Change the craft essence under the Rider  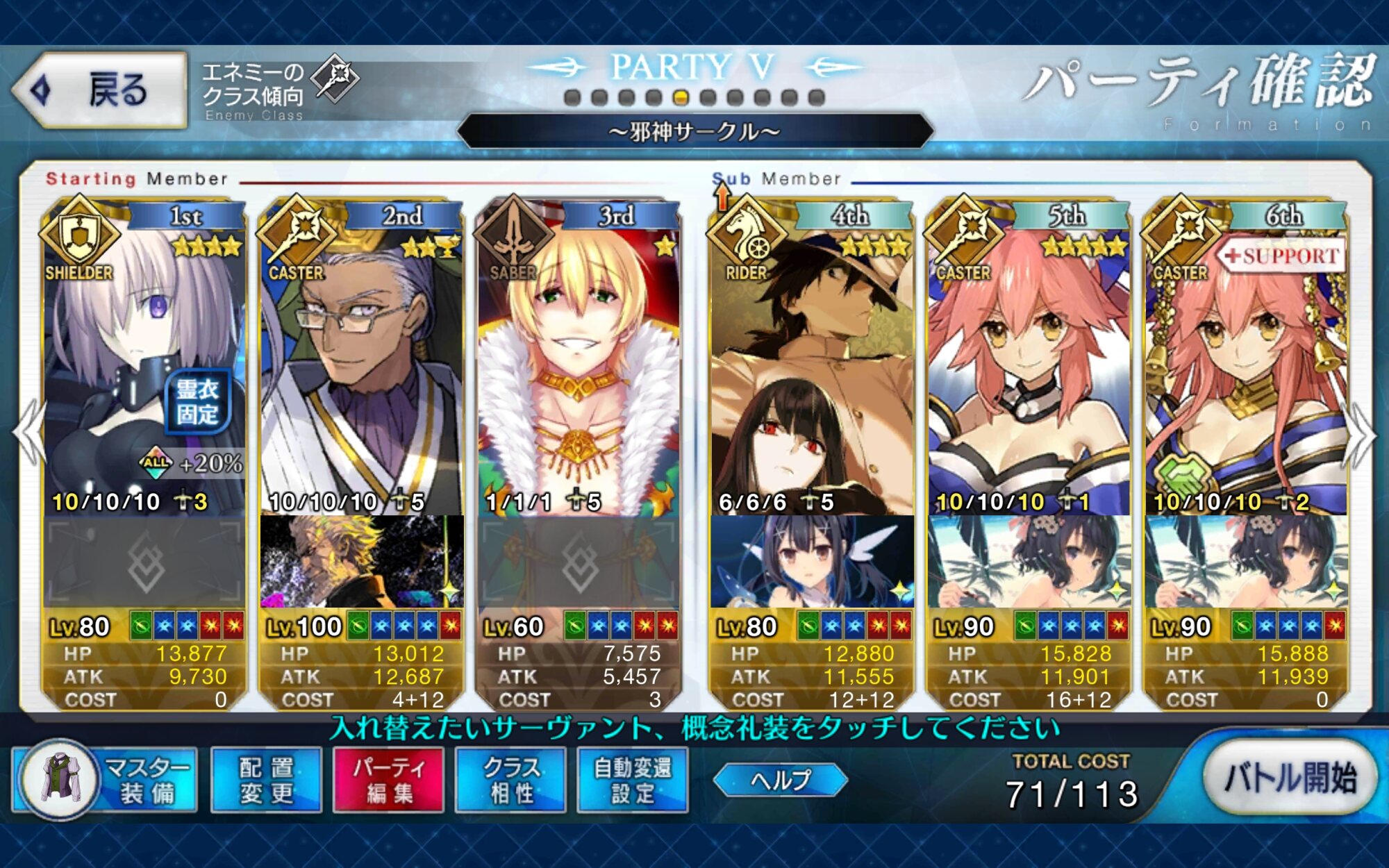(811, 562)
